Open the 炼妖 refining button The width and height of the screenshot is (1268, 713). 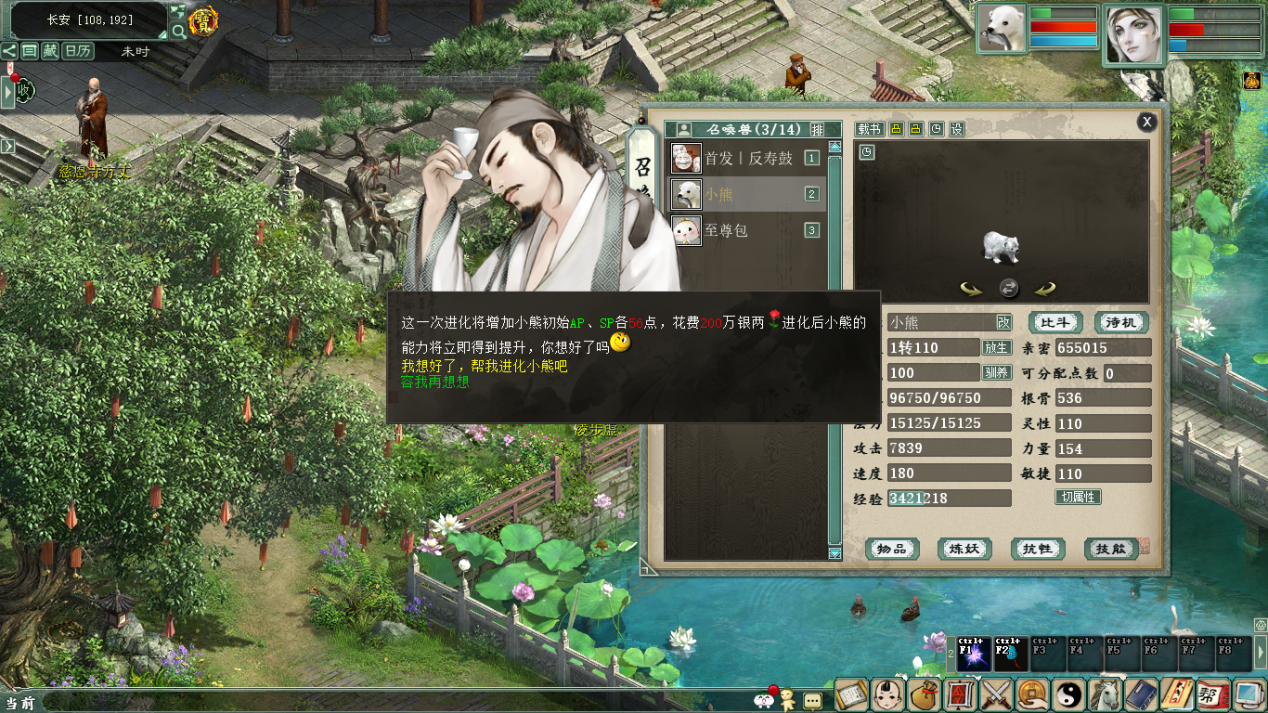click(964, 549)
